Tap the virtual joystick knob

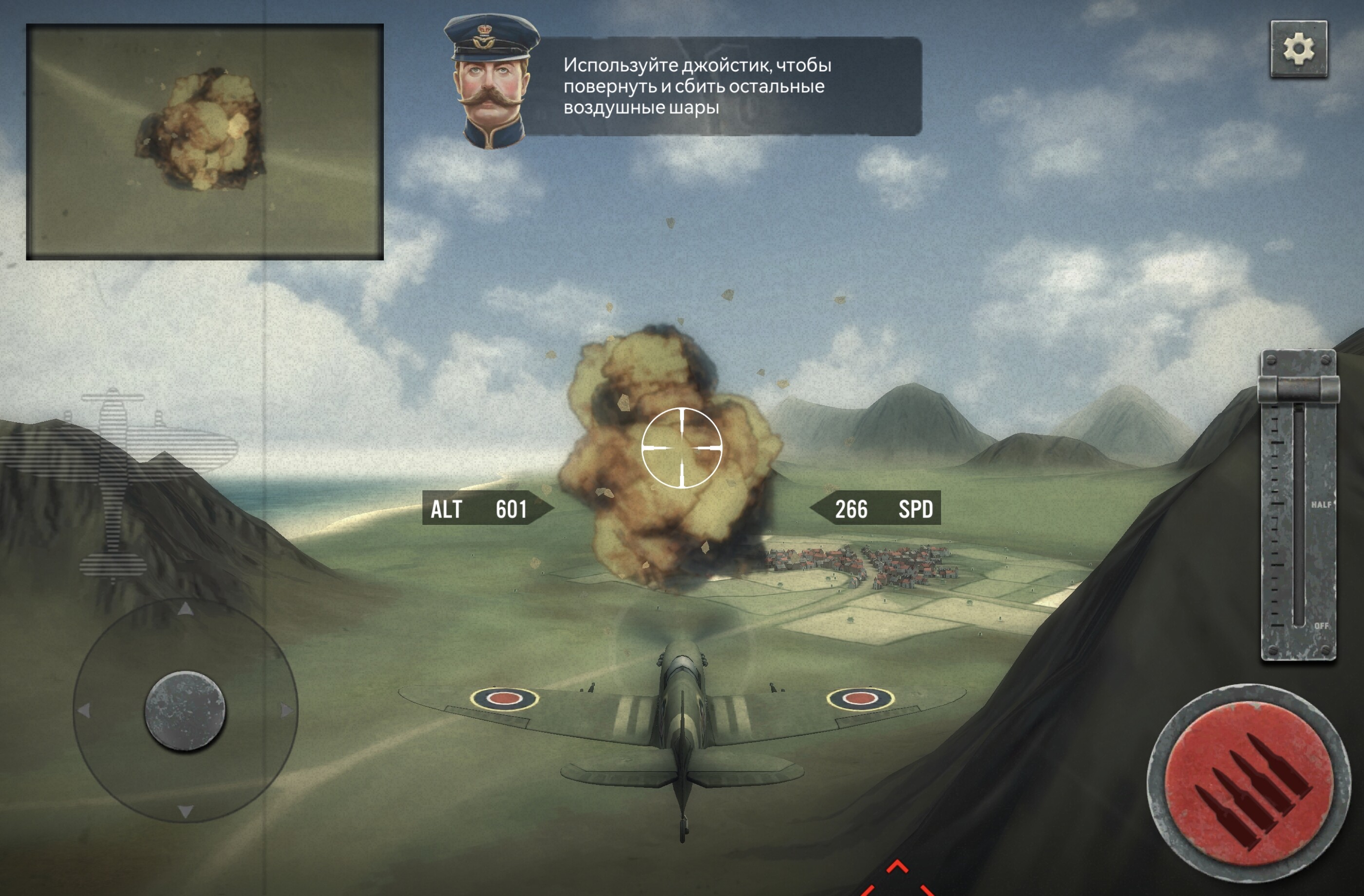pos(185,710)
